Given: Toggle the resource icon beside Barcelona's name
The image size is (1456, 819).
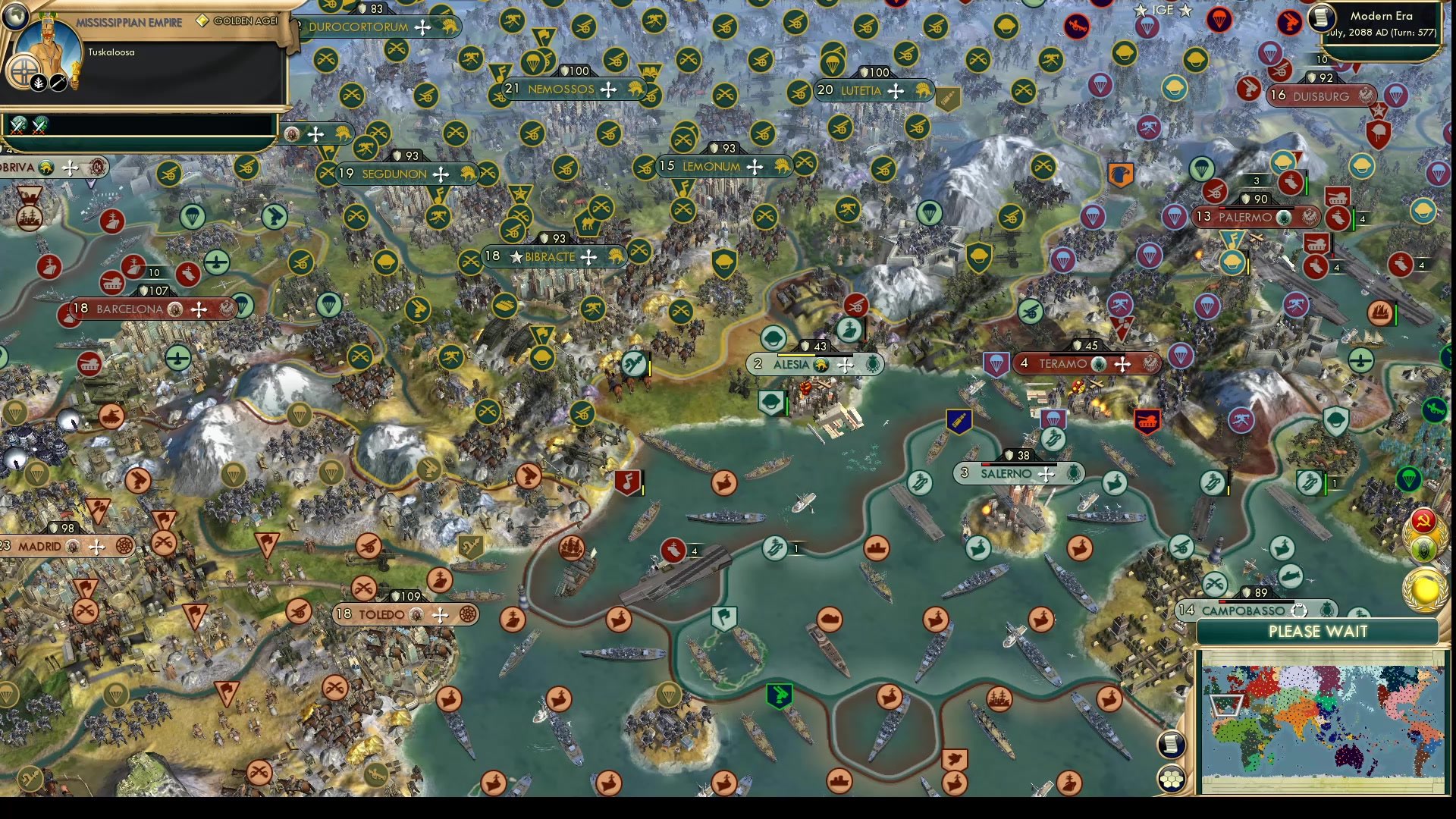Looking at the screenshot, I should point(174,310).
